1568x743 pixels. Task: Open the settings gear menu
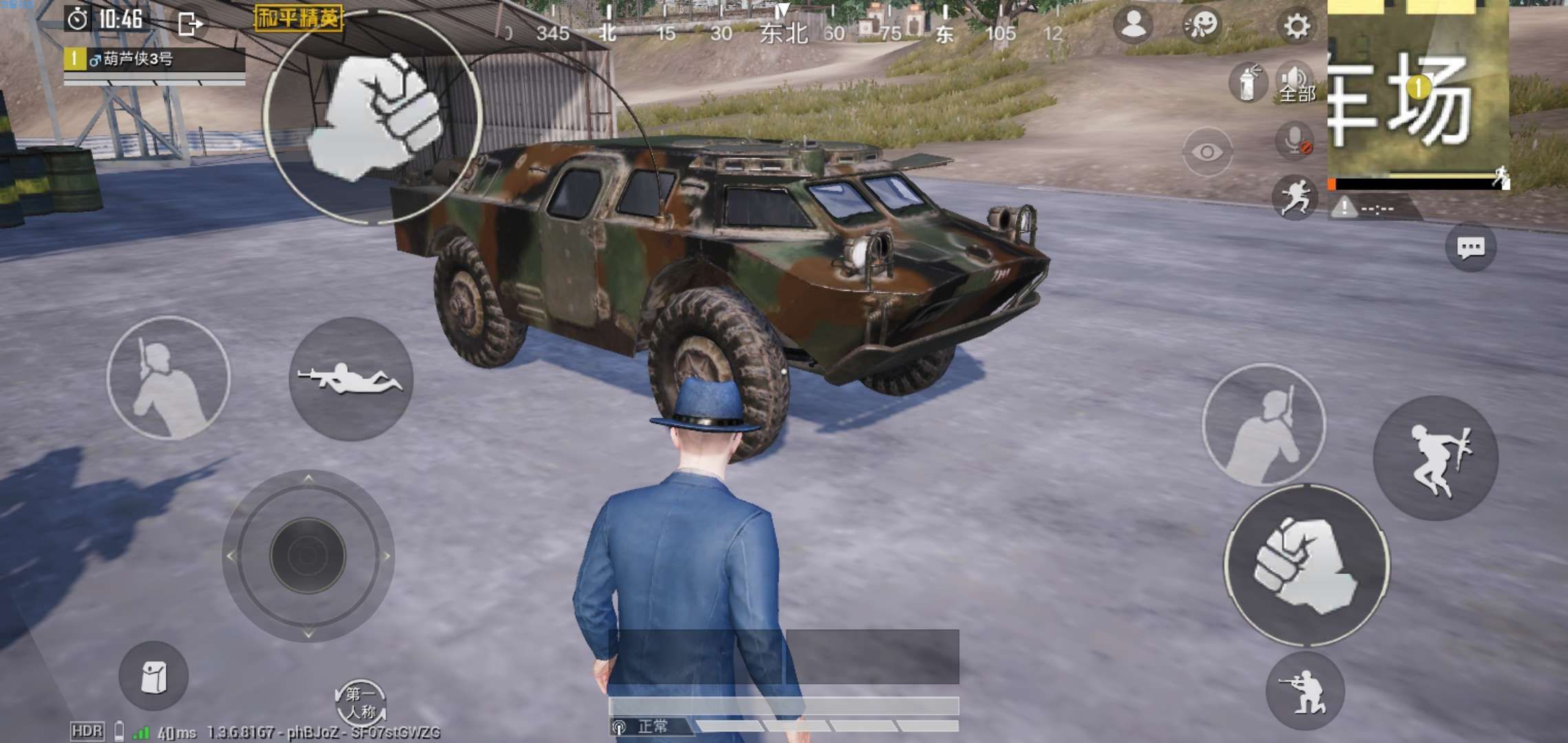1296,27
